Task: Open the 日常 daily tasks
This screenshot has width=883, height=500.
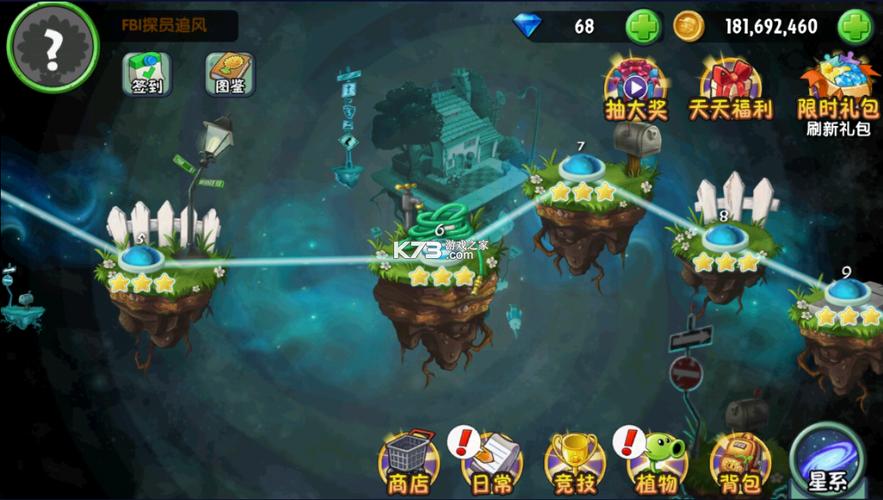Action: click(491, 462)
